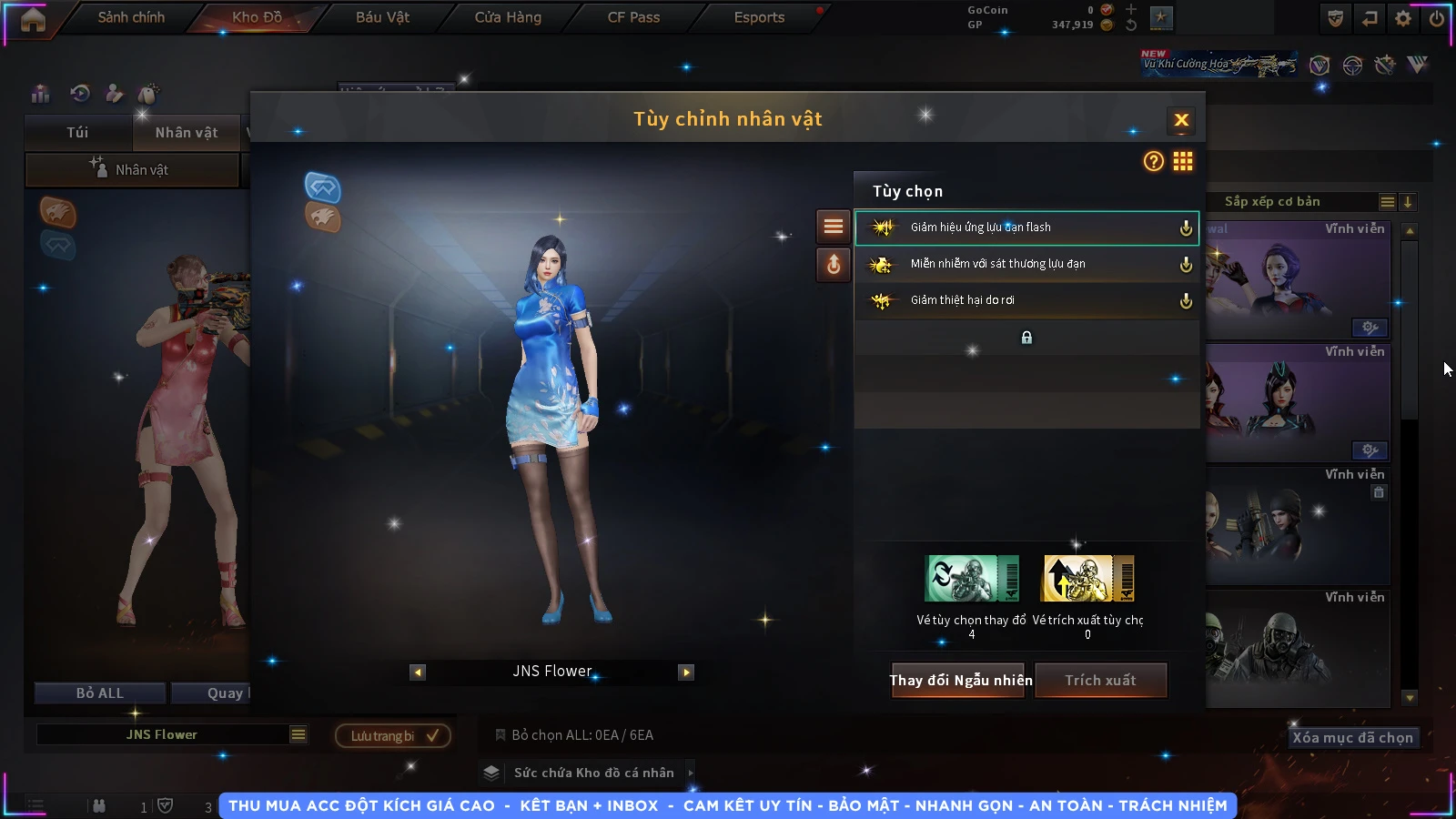
Task: Toggle the orange grid view icon
Action: tap(1182, 161)
